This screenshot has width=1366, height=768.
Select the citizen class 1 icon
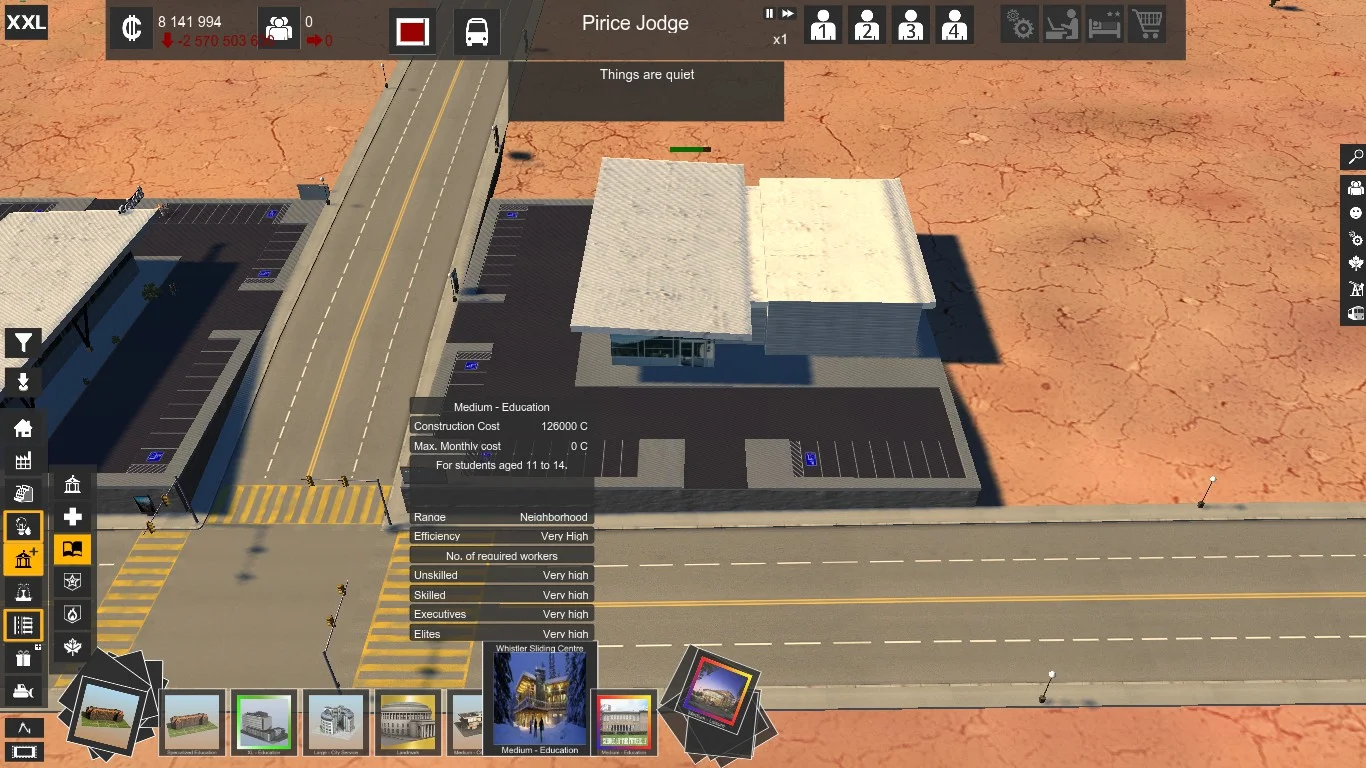(x=823, y=25)
